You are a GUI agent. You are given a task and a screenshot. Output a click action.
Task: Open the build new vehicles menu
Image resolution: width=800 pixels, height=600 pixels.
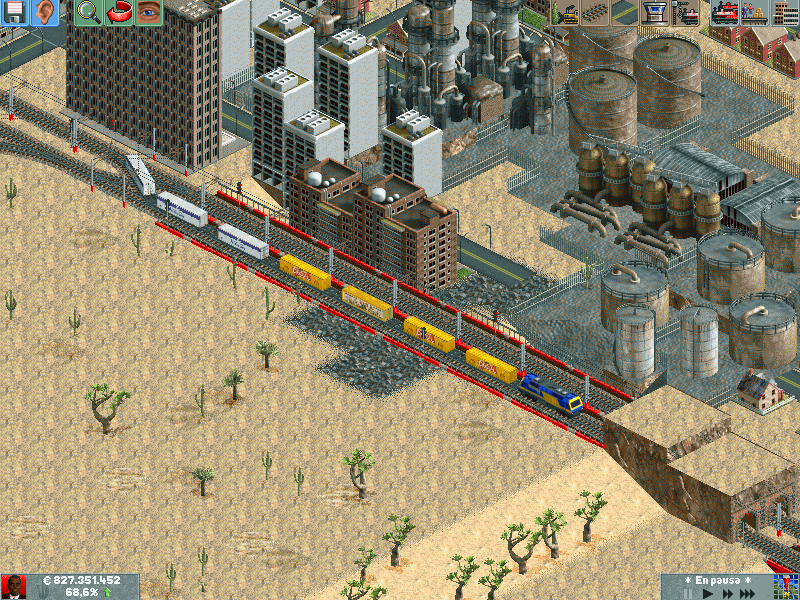pos(686,12)
